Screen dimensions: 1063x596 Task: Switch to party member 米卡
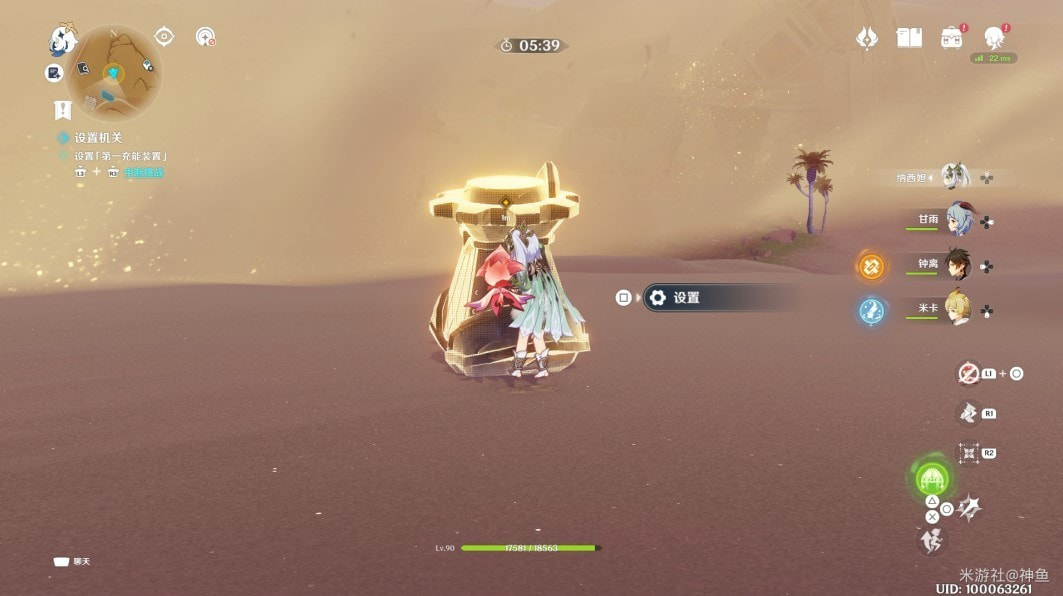955,310
